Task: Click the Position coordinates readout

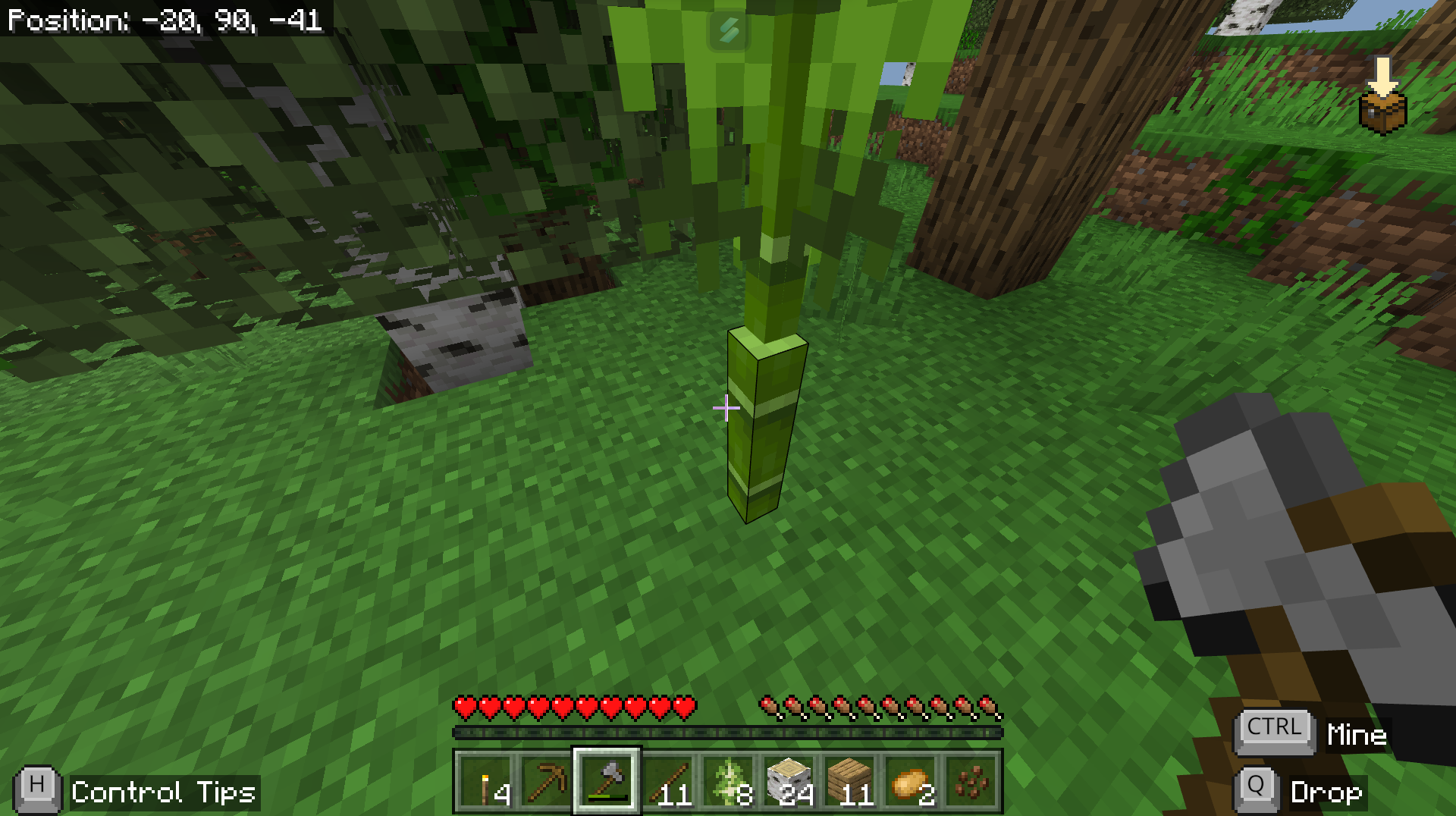Action: point(163,20)
